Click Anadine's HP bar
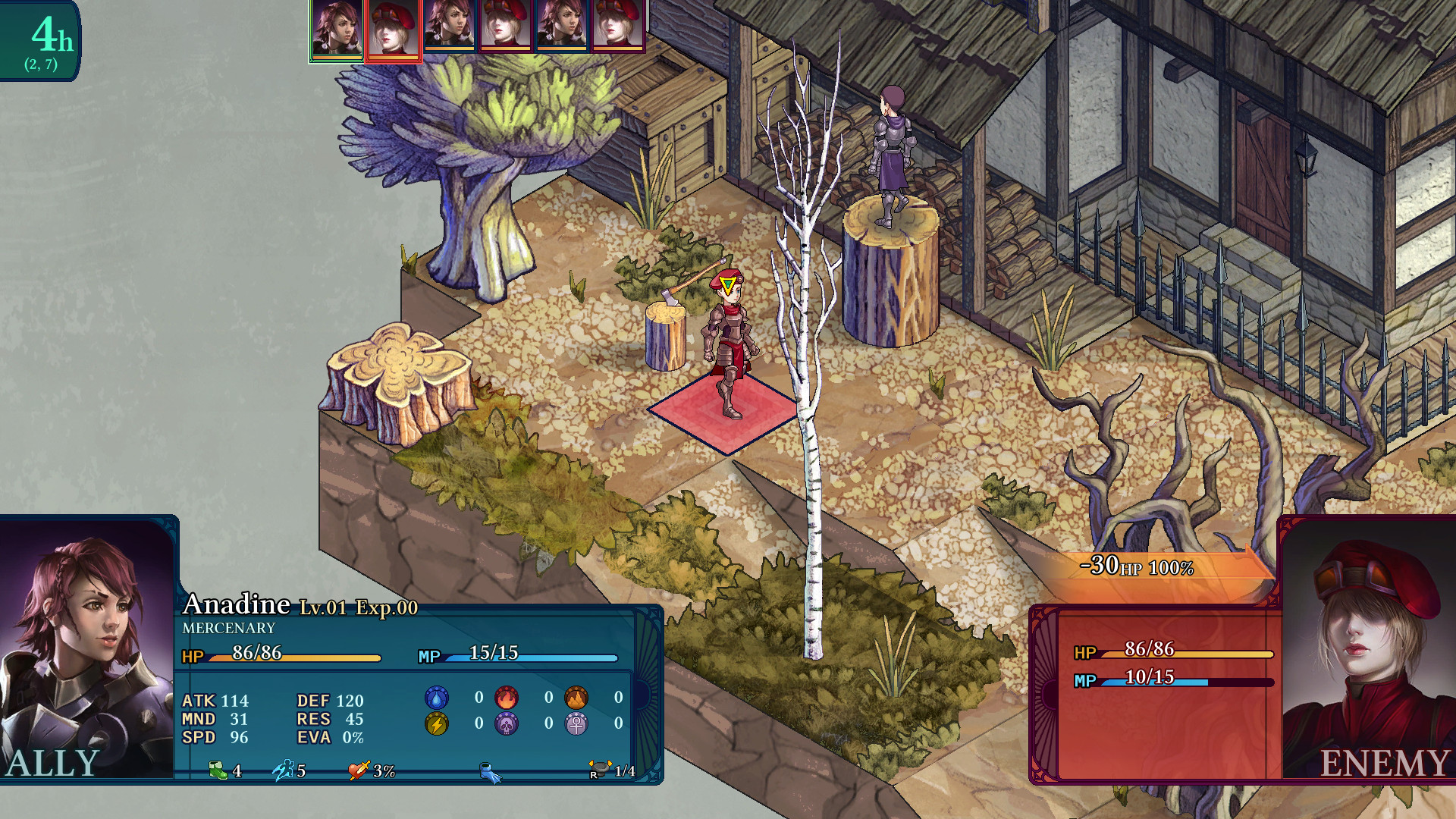The image size is (1456, 819). coord(296,658)
